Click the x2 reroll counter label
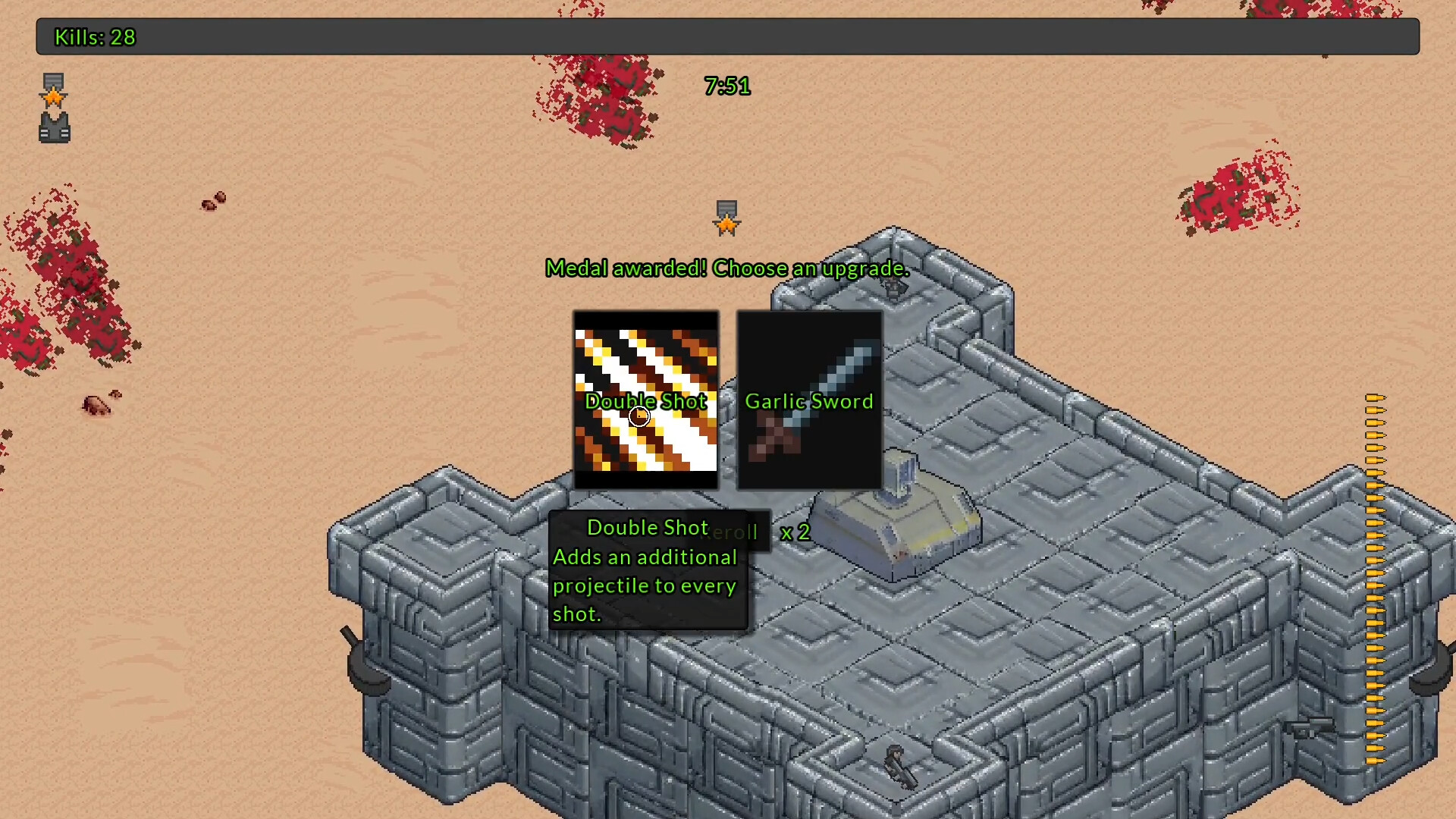Viewport: 1456px width, 819px height. tap(795, 532)
